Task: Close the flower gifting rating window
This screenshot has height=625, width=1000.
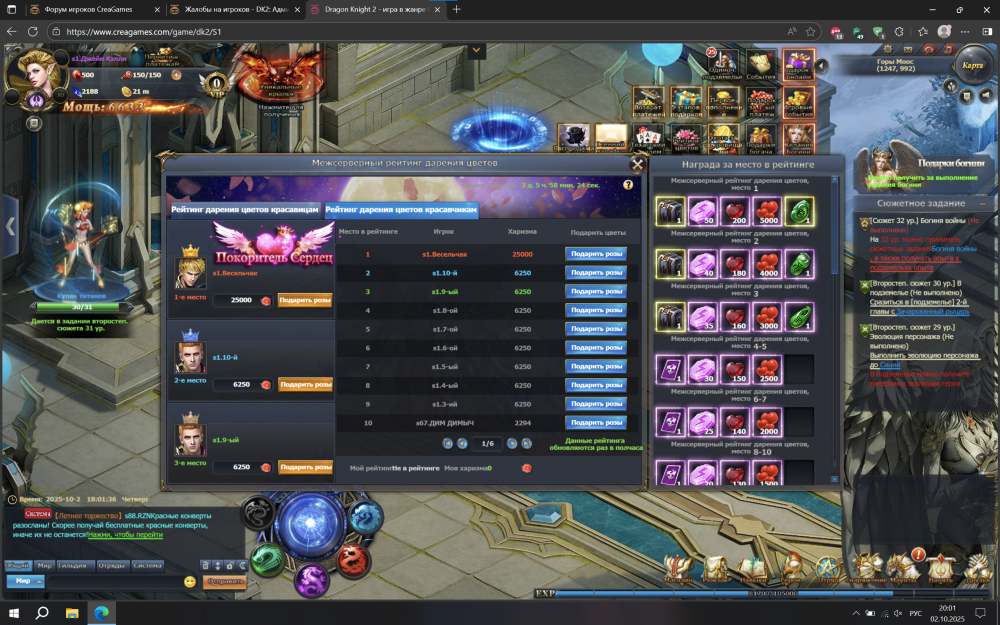Action: [x=637, y=164]
